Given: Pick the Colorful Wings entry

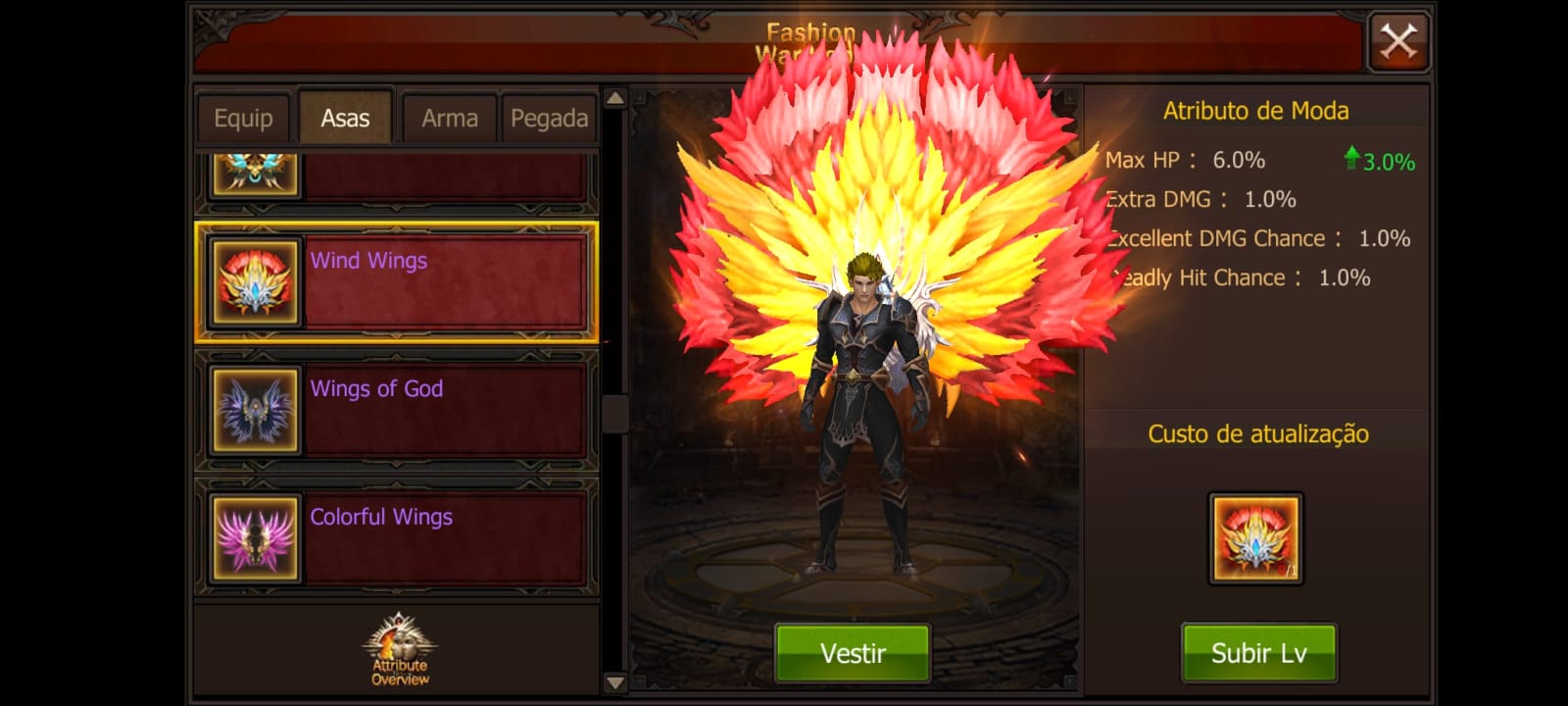Looking at the screenshot, I should pyautogui.click(x=397, y=538).
